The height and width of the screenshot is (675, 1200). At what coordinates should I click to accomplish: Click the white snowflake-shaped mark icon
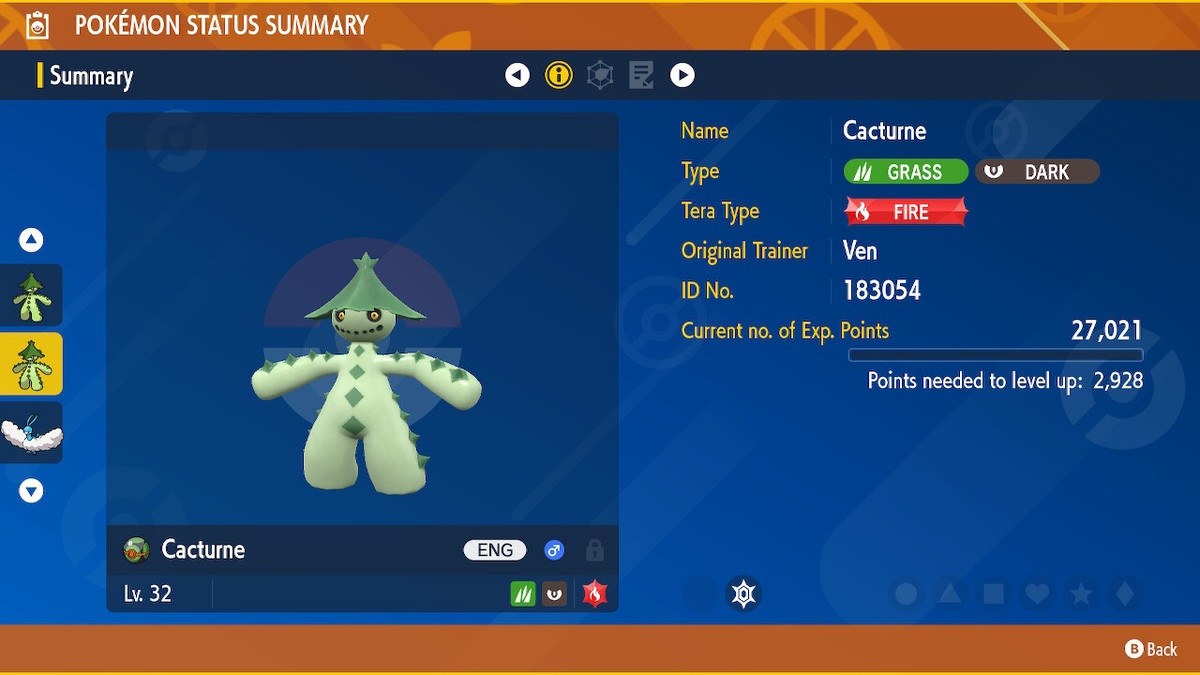[x=743, y=594]
